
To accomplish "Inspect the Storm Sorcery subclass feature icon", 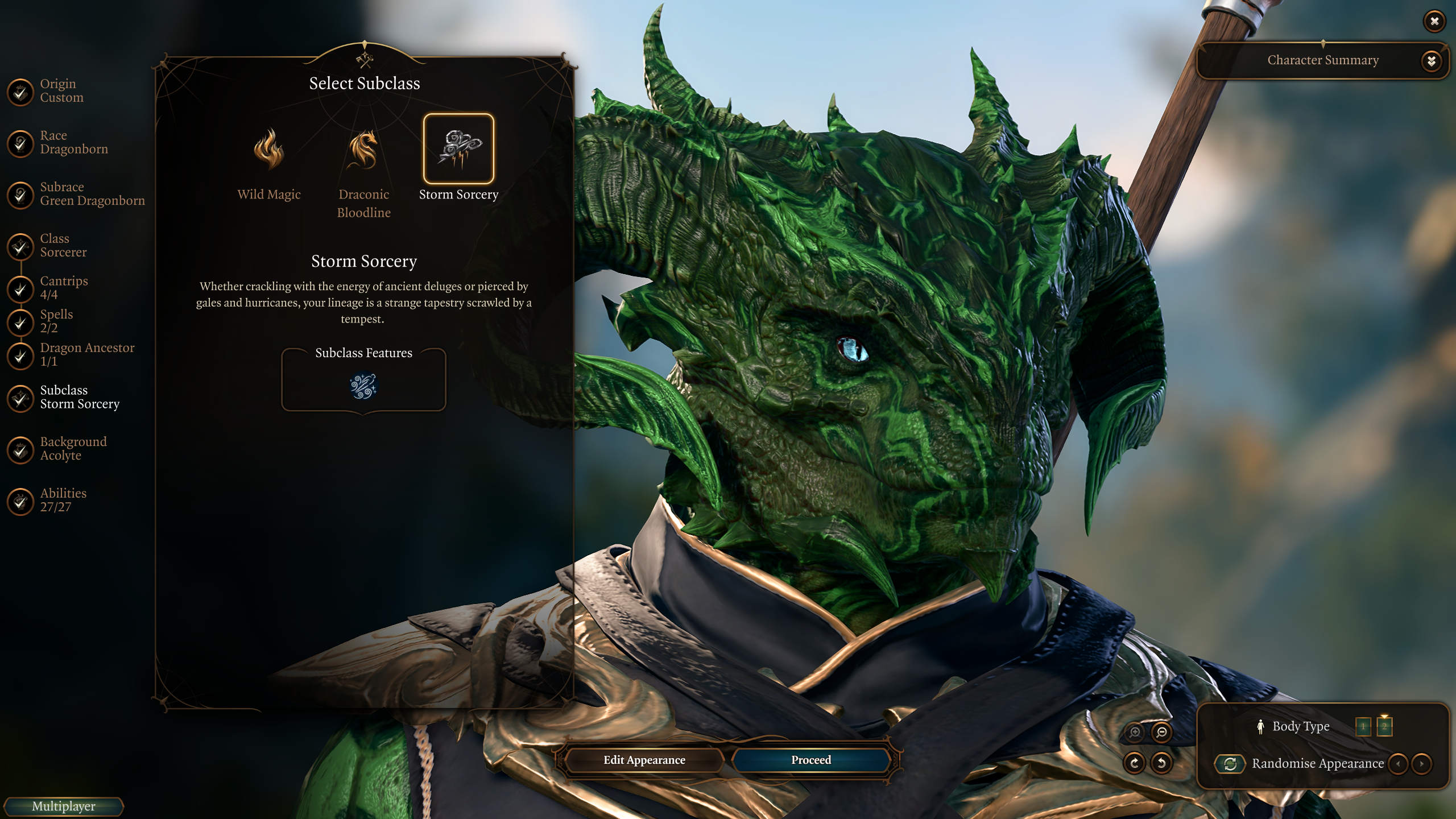I will point(363,386).
